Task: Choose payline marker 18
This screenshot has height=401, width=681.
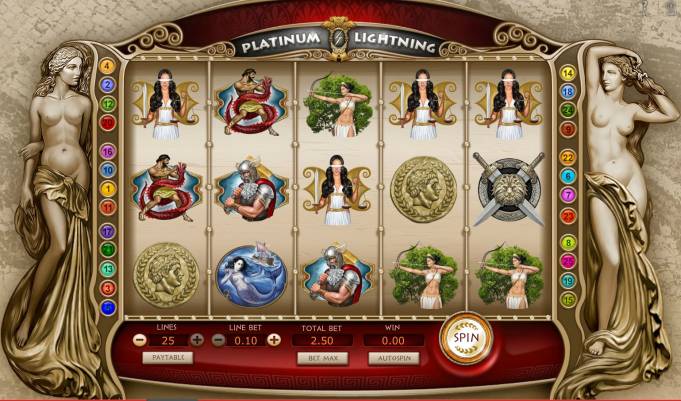Action: [568, 92]
